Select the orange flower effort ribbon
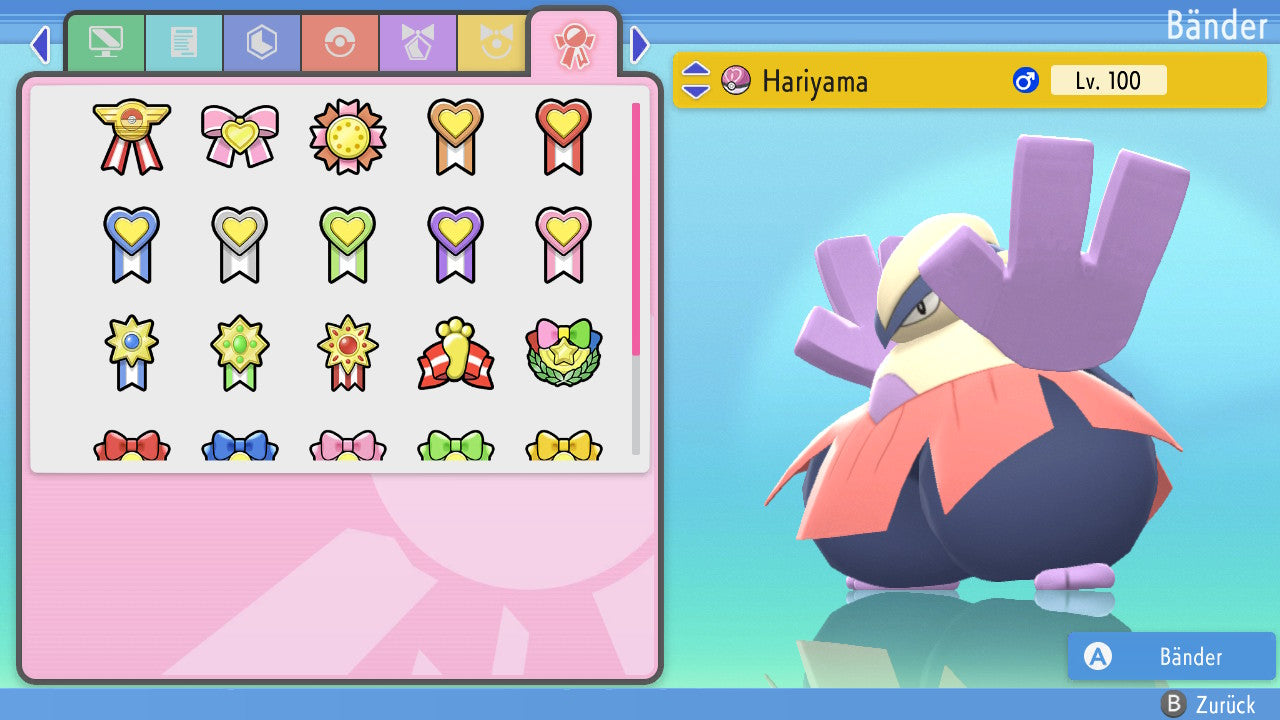The height and width of the screenshot is (720, 1280). [347, 135]
